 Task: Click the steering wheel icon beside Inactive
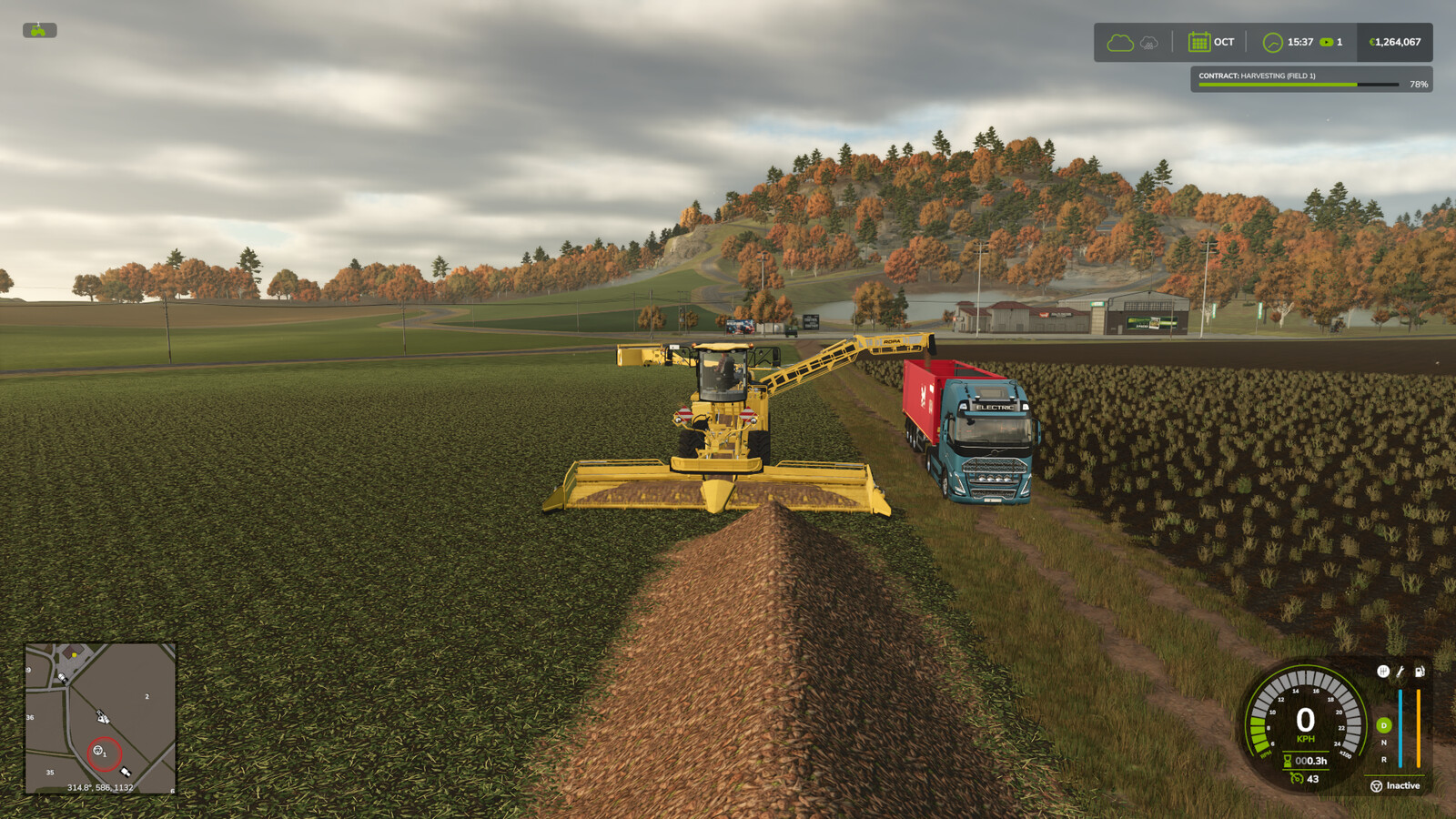pyautogui.click(x=1376, y=786)
